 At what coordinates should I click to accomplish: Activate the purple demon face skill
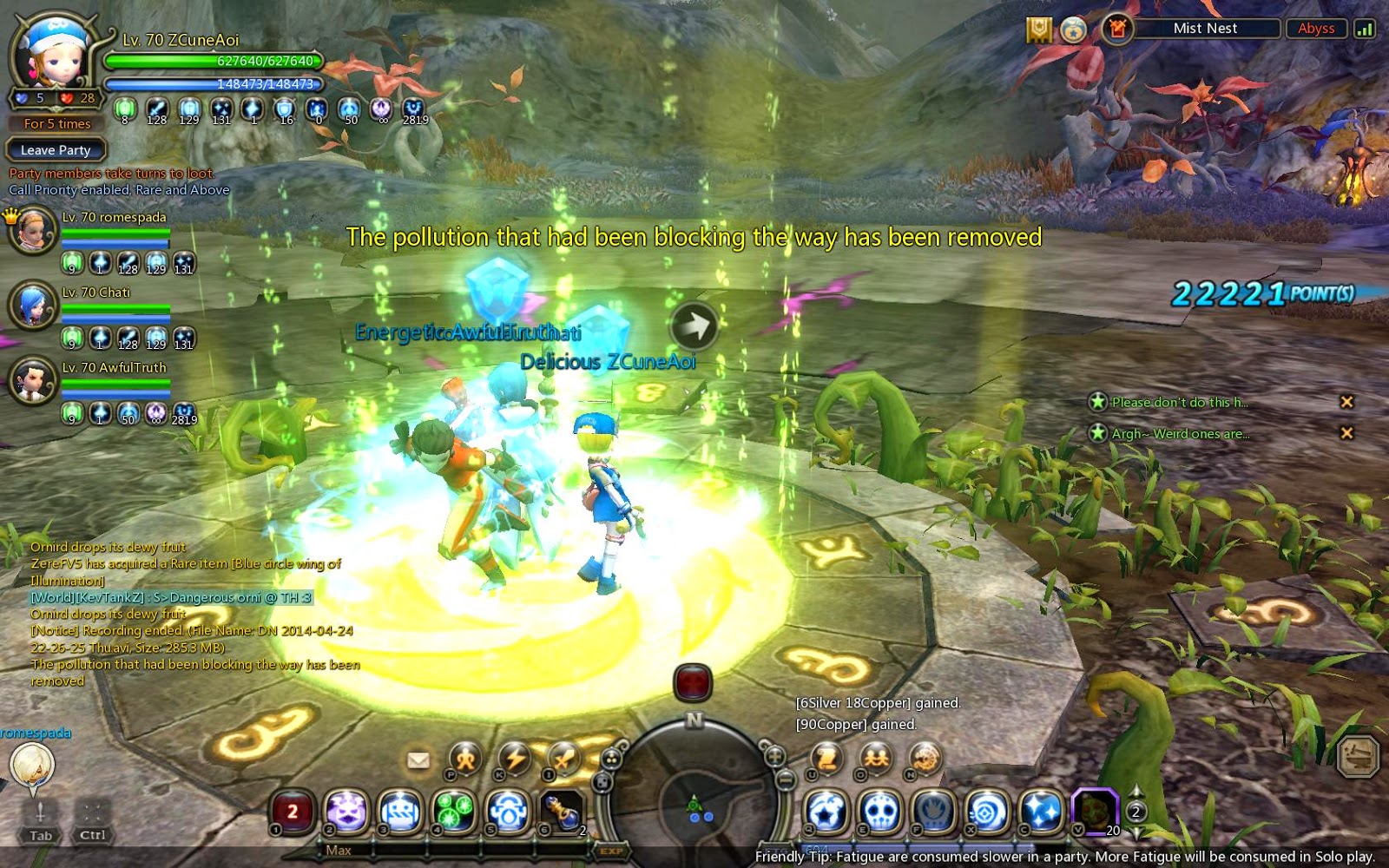346,812
